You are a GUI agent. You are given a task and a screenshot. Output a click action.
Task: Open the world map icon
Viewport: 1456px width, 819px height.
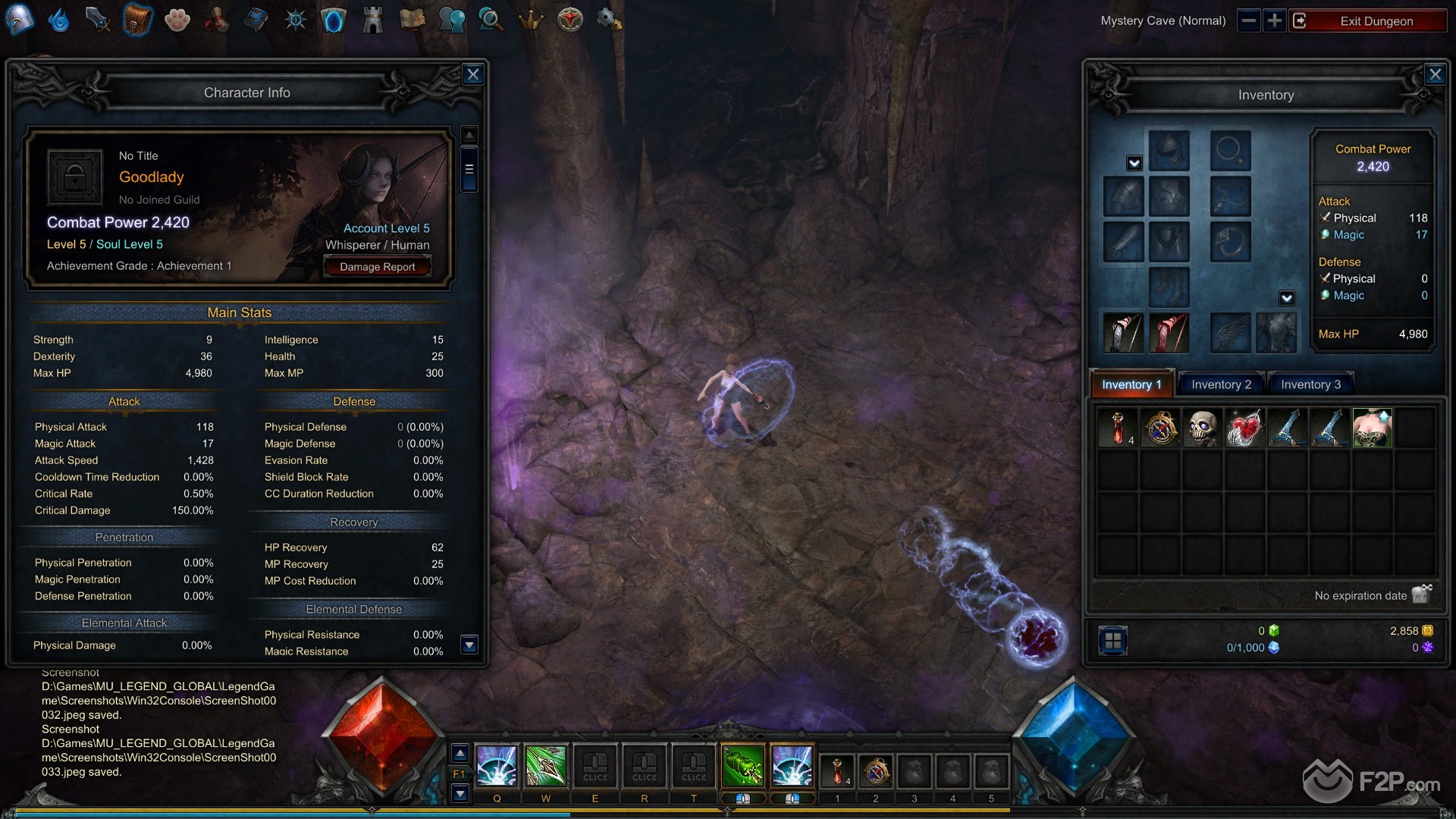(x=413, y=19)
